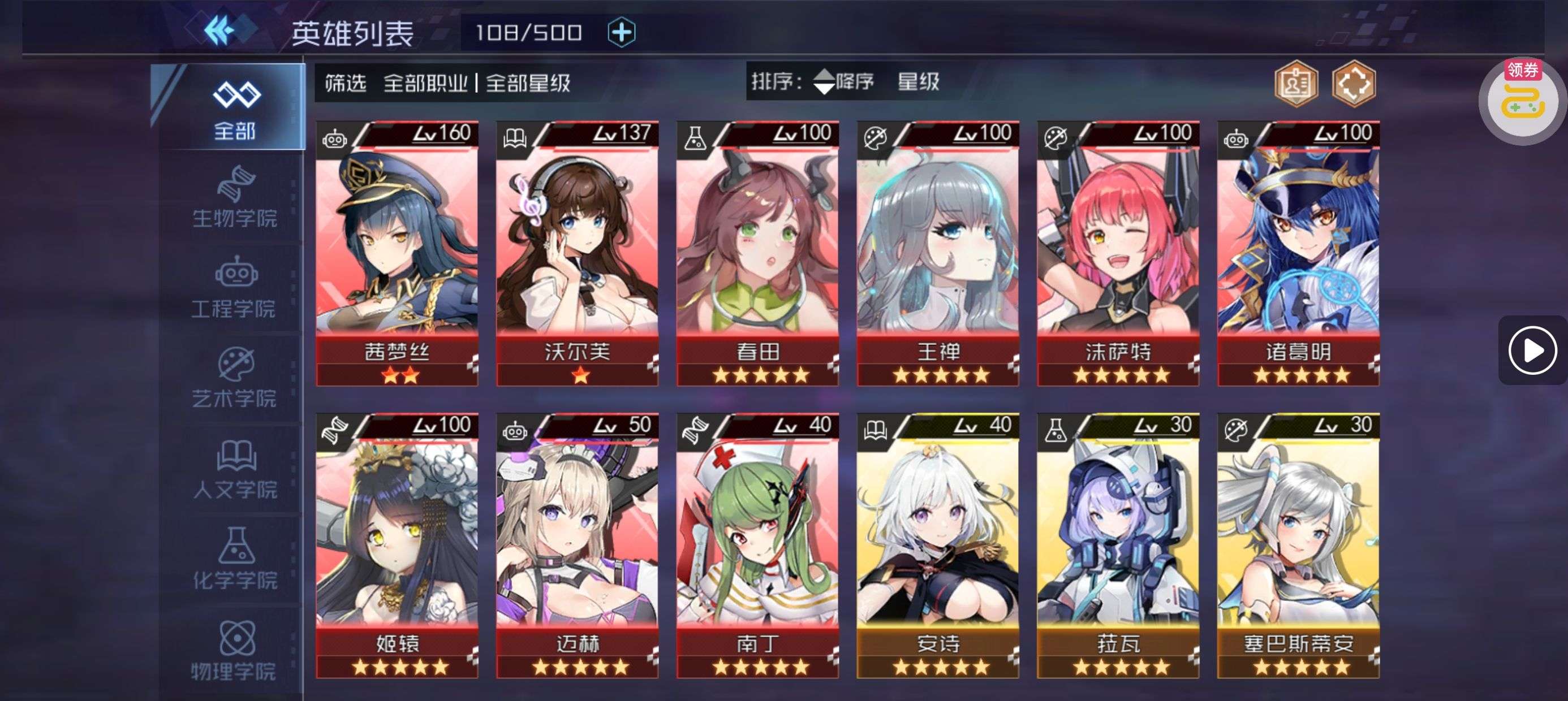View the 物理学院 heroes
Screen dimensions: 1568x701
click(x=234, y=650)
